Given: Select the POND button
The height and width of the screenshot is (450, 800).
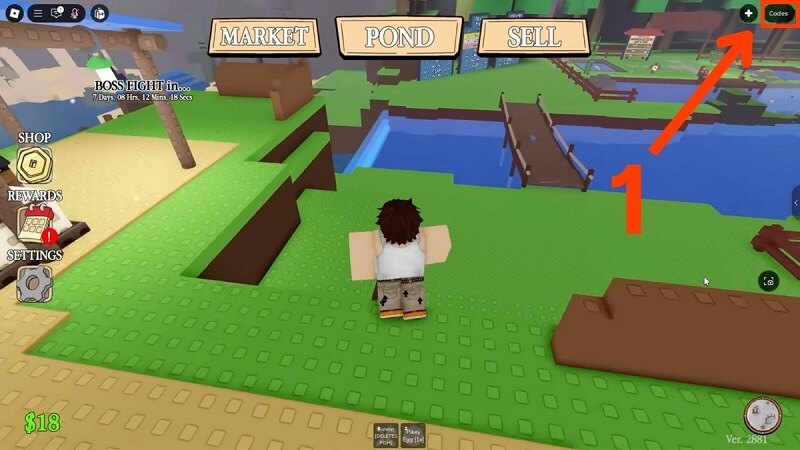Looking at the screenshot, I should pos(399,38).
